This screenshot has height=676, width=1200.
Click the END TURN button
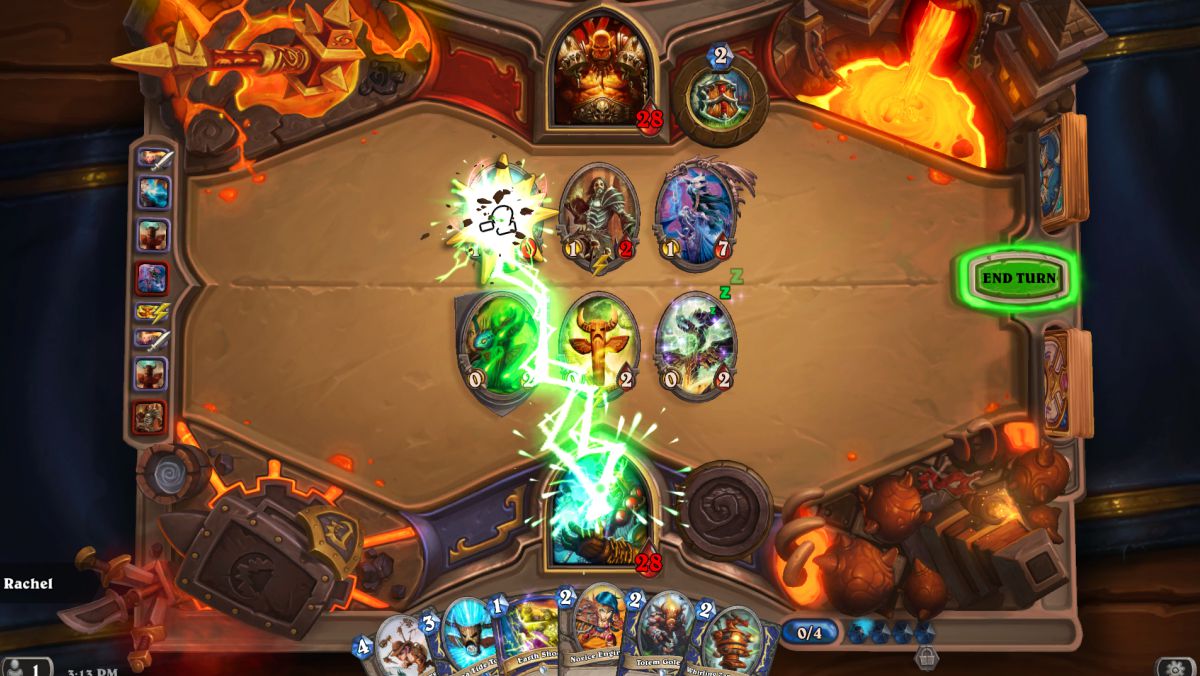click(x=1018, y=278)
